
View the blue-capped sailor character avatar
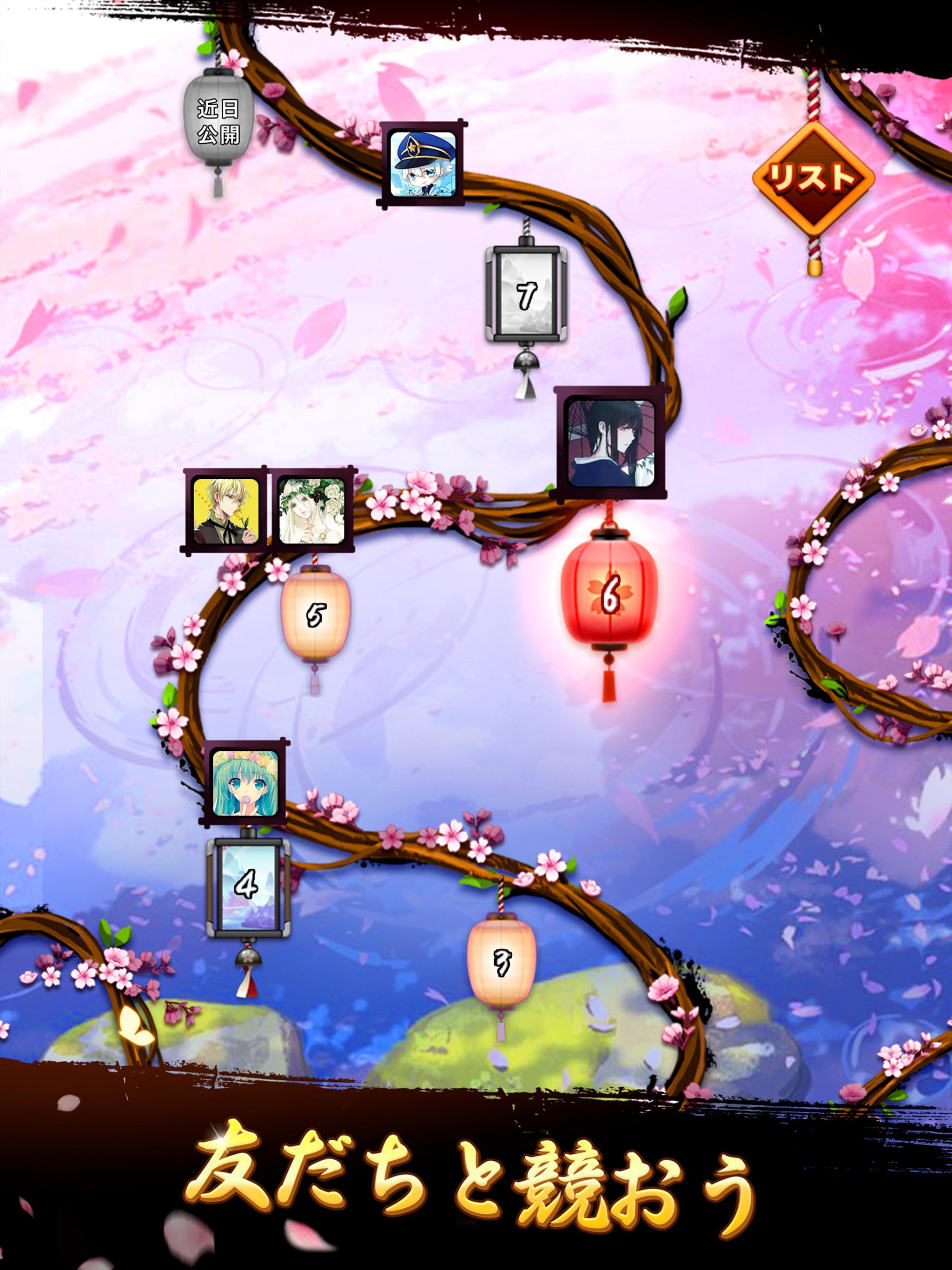coord(423,166)
